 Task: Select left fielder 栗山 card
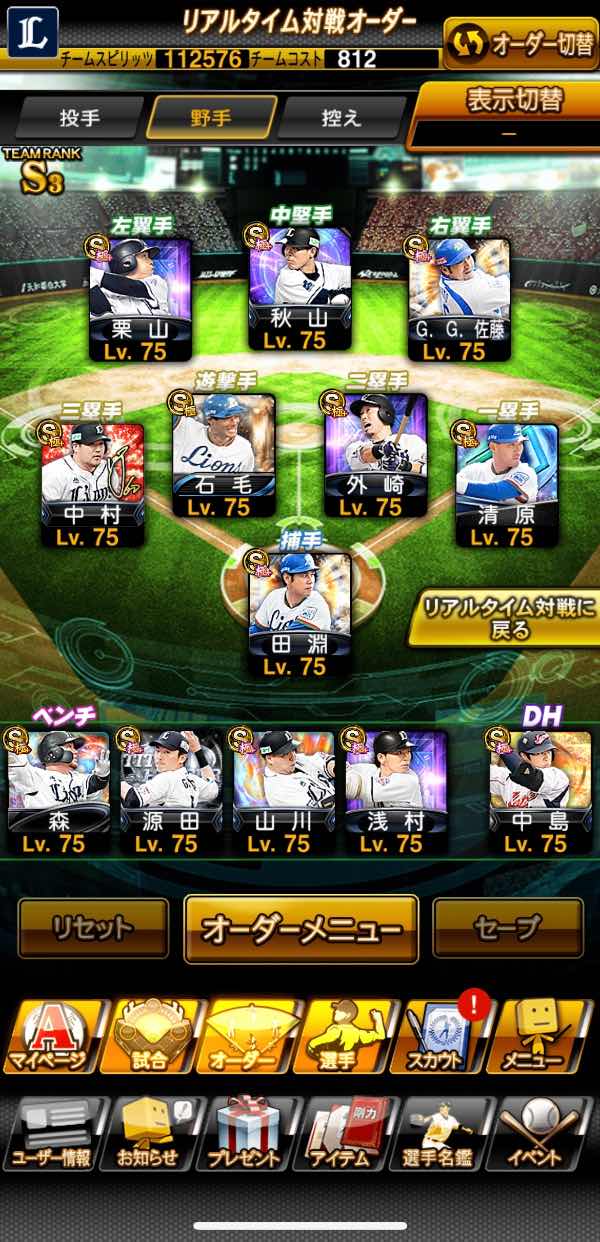click(140, 299)
